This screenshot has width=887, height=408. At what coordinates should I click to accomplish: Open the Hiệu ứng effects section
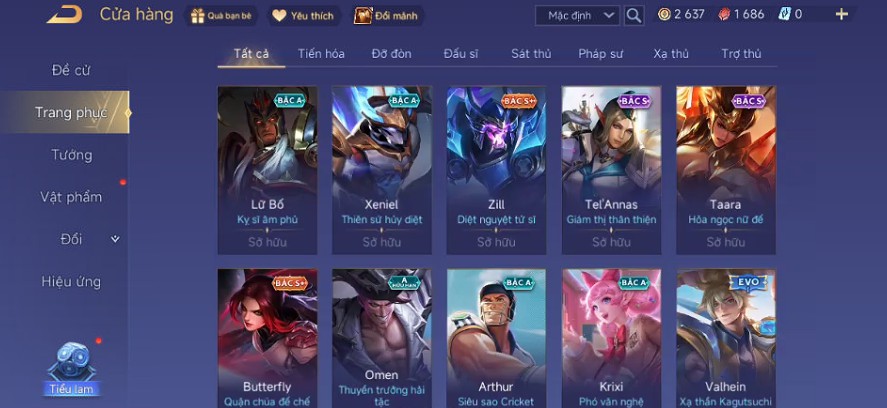pyautogui.click(x=71, y=281)
